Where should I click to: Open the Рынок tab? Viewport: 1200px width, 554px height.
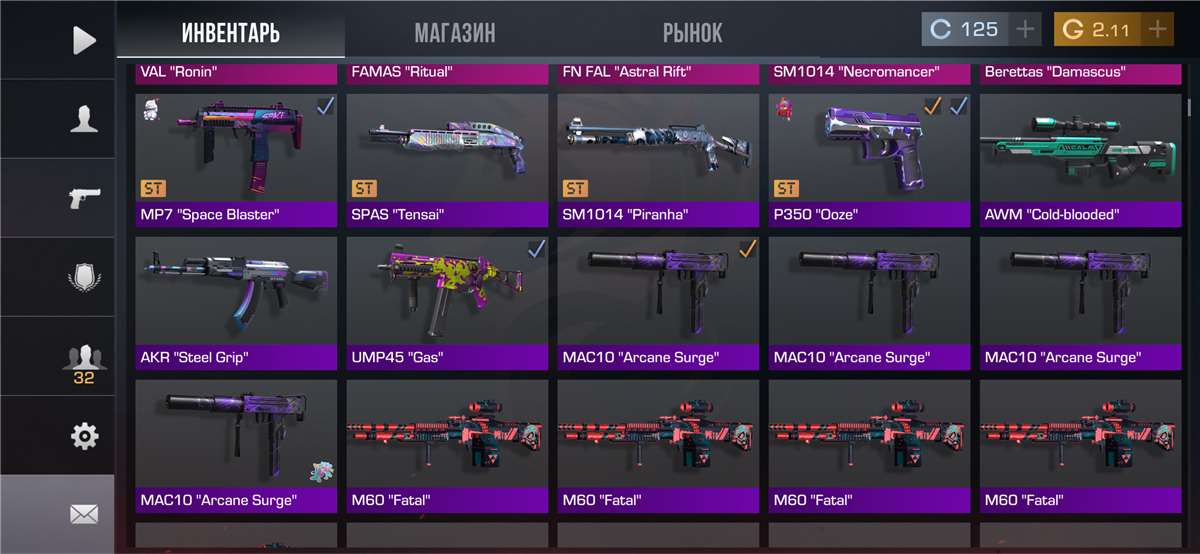coord(692,32)
